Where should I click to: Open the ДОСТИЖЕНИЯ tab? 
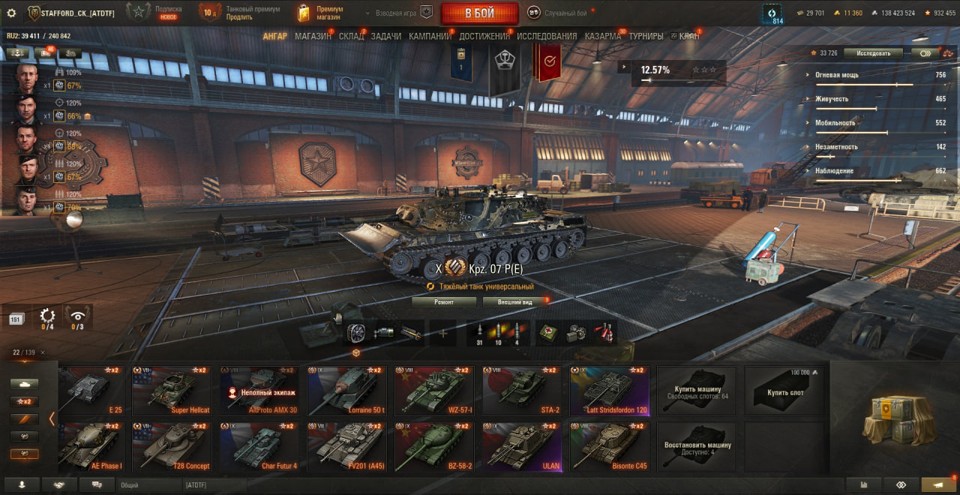coord(485,36)
